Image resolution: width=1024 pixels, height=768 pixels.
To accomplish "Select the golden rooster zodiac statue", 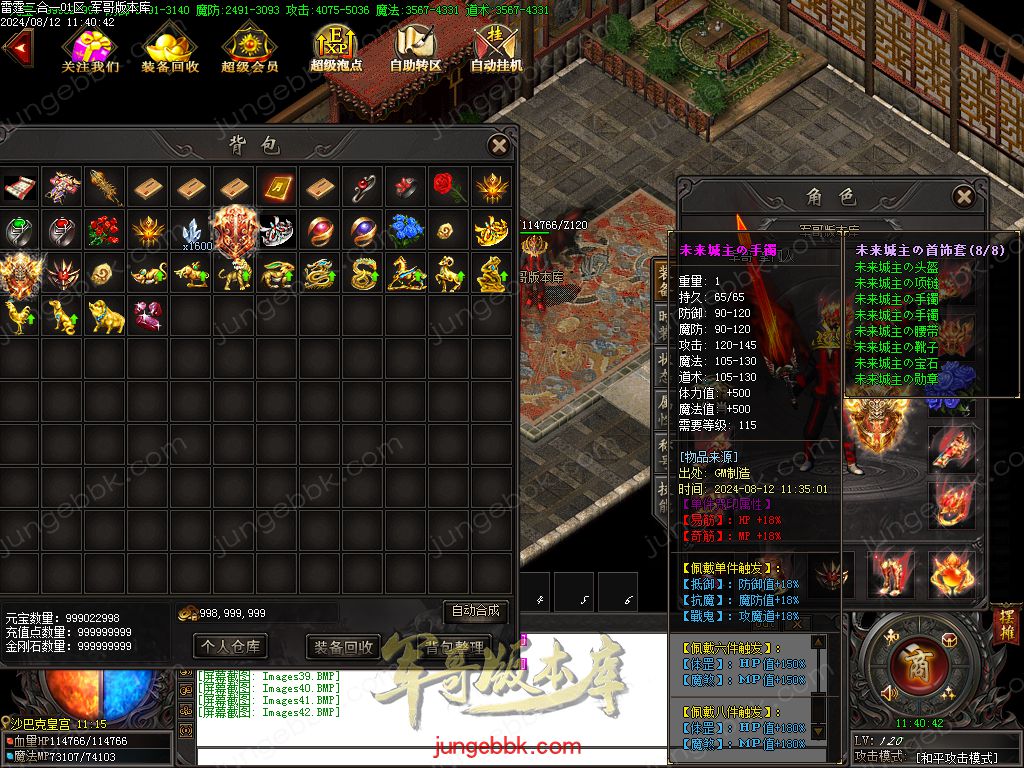I will [x=18, y=316].
